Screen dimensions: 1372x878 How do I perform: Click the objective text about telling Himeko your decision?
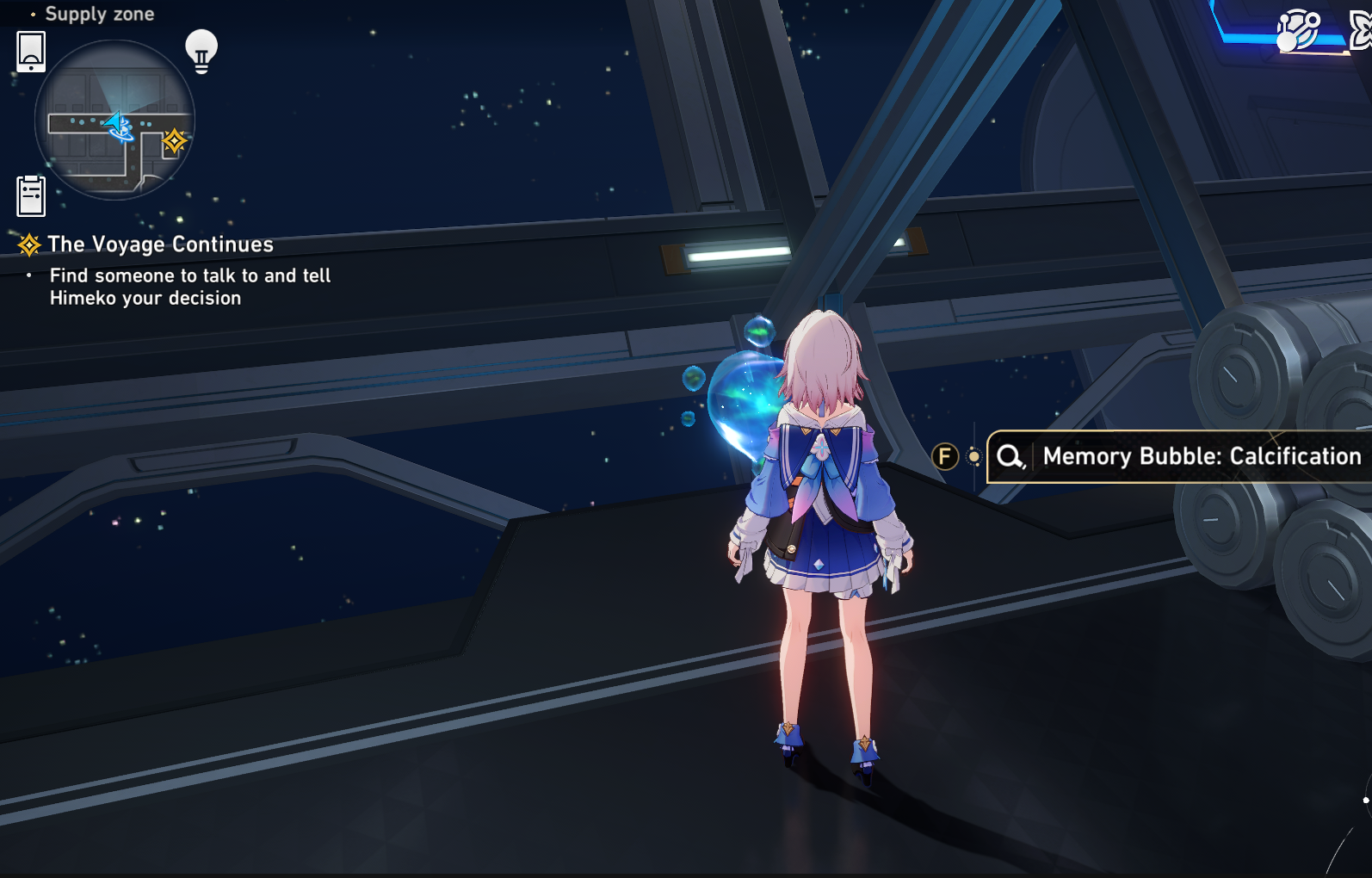(190, 287)
